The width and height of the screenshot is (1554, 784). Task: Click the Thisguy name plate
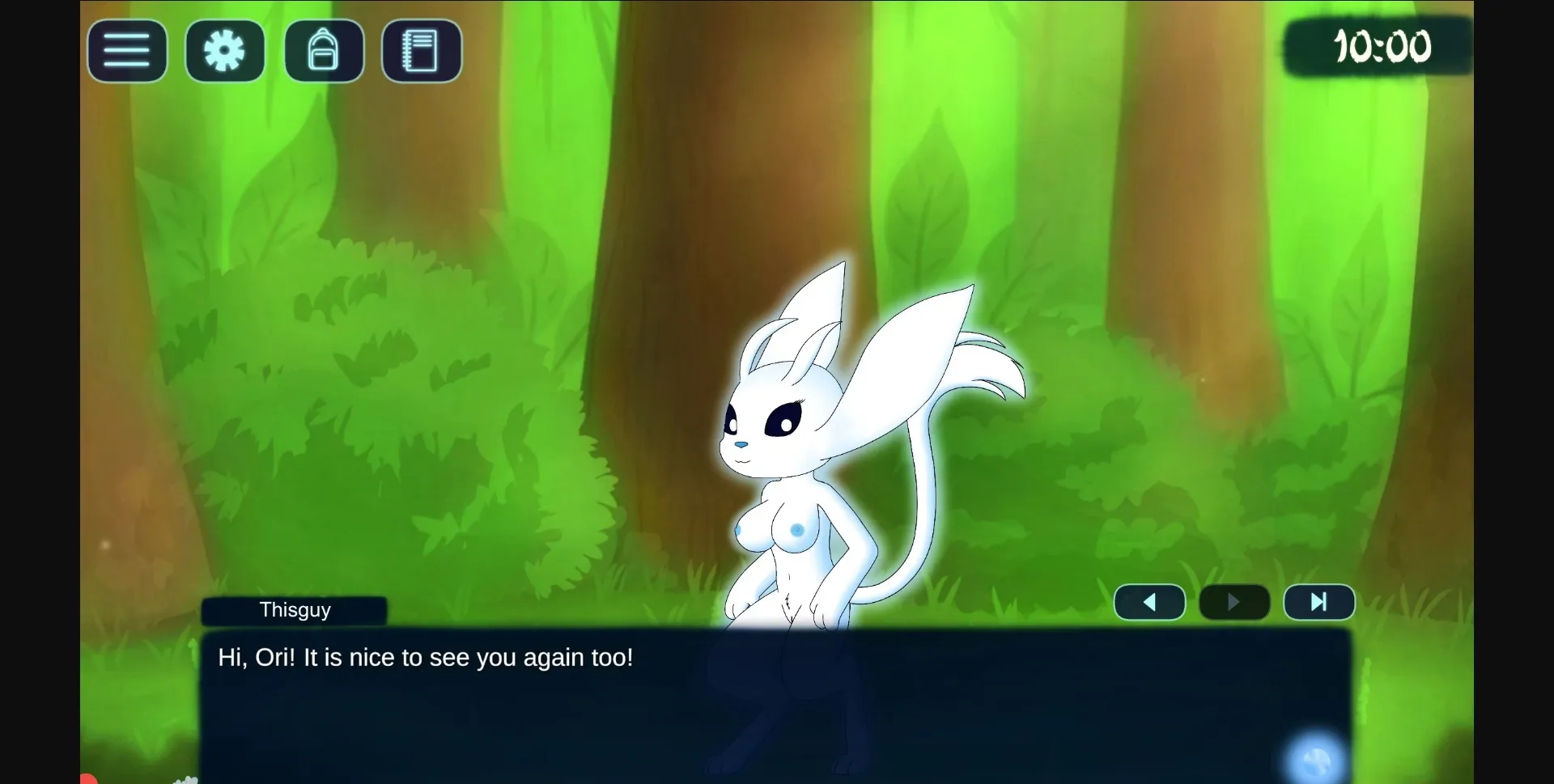(295, 610)
